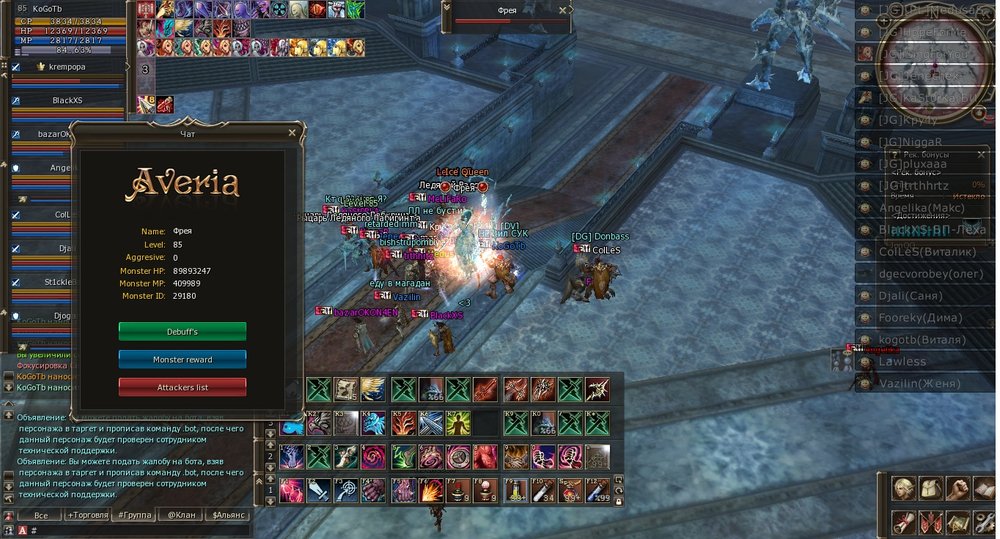Viewport: 1000px width, 539px height.
Task: Select the #Группа party chat tab
Action: tap(133, 515)
